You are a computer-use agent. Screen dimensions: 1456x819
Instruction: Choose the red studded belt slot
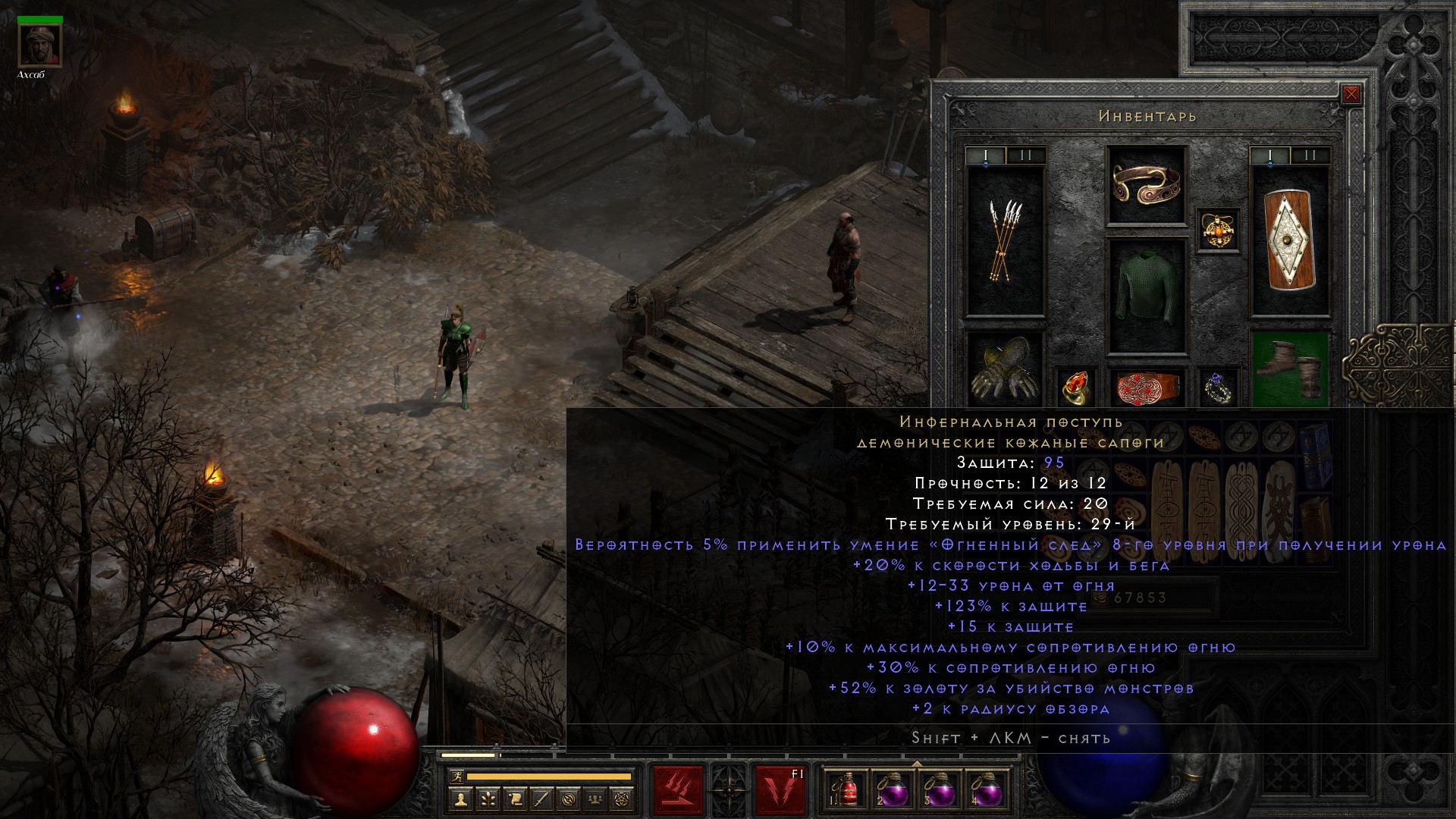[x=1146, y=386]
